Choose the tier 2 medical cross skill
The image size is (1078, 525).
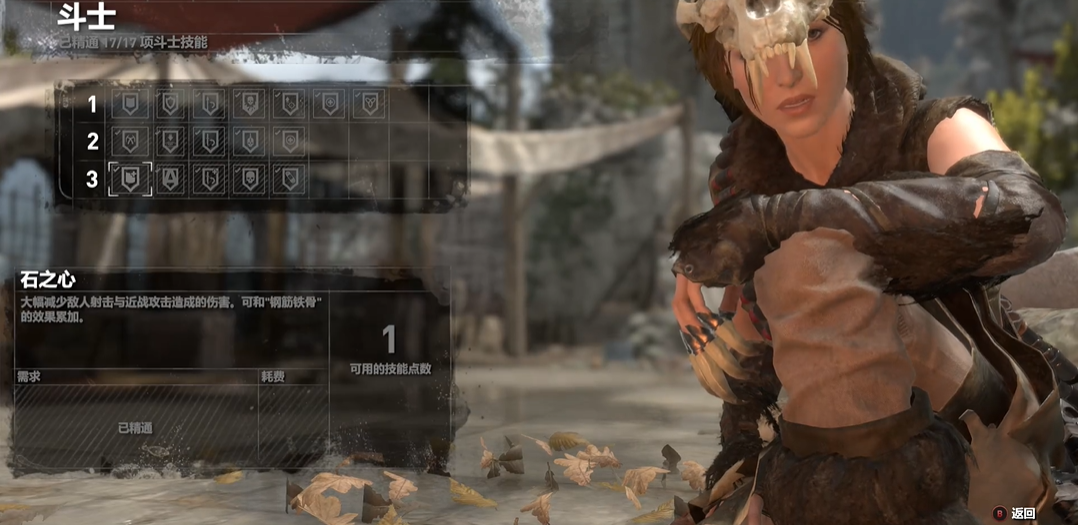(289, 140)
